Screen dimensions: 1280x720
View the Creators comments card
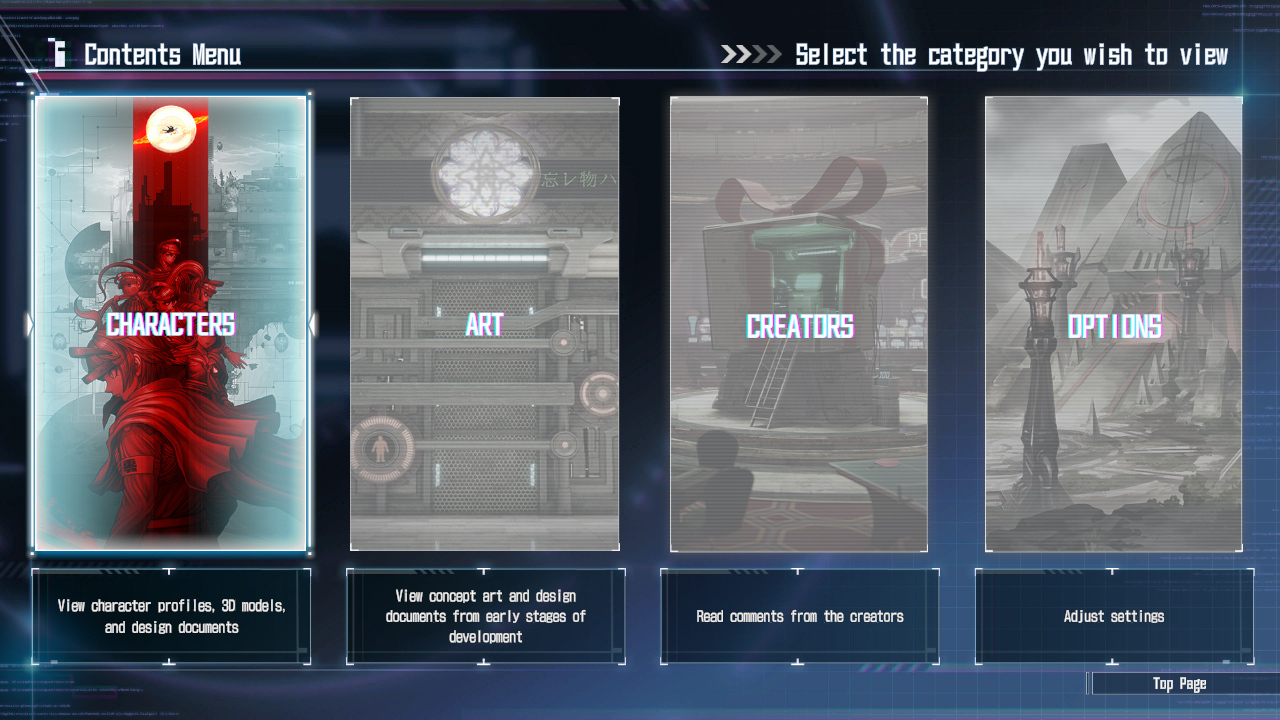click(799, 323)
